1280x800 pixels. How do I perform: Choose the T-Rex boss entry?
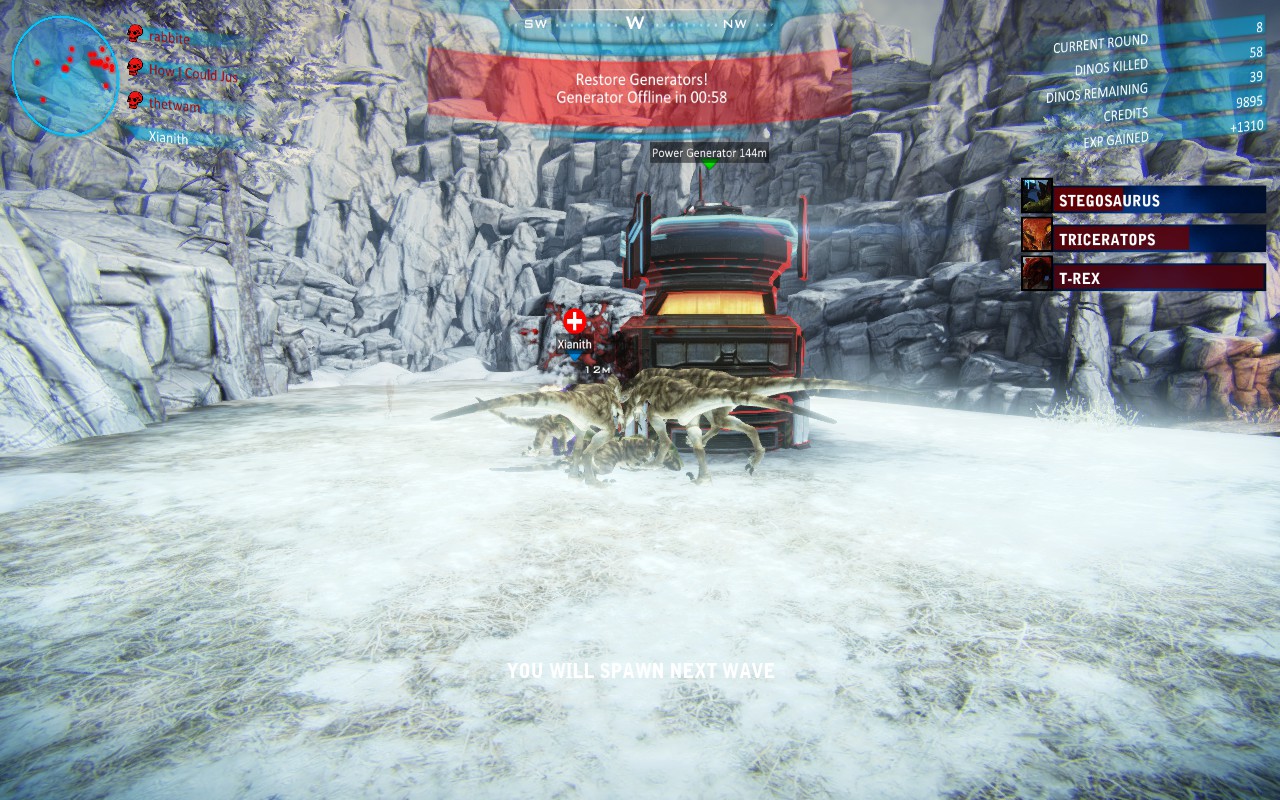point(1159,278)
